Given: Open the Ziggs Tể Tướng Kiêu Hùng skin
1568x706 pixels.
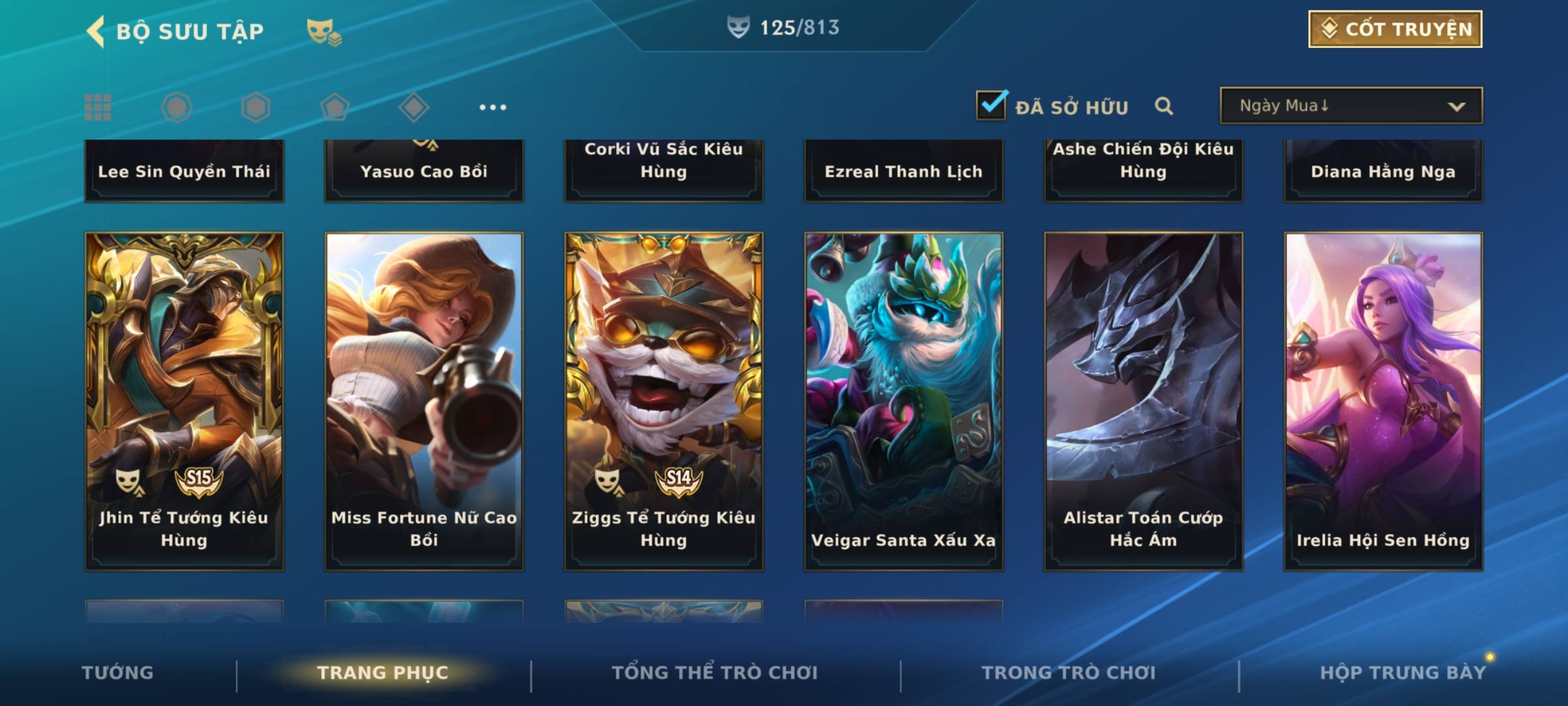Looking at the screenshot, I should 664,400.
